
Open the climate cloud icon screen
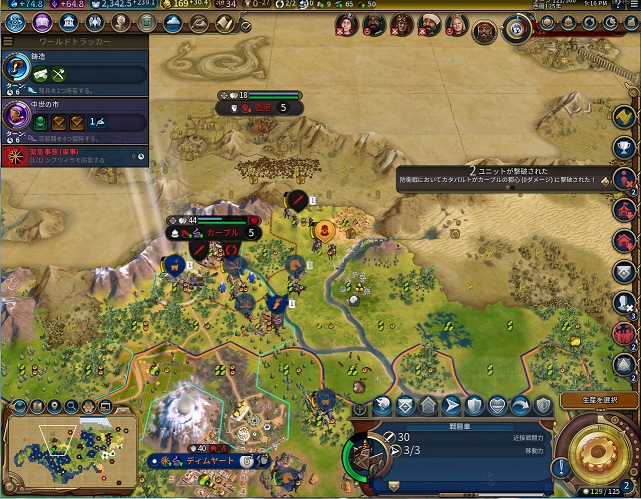tap(172, 23)
